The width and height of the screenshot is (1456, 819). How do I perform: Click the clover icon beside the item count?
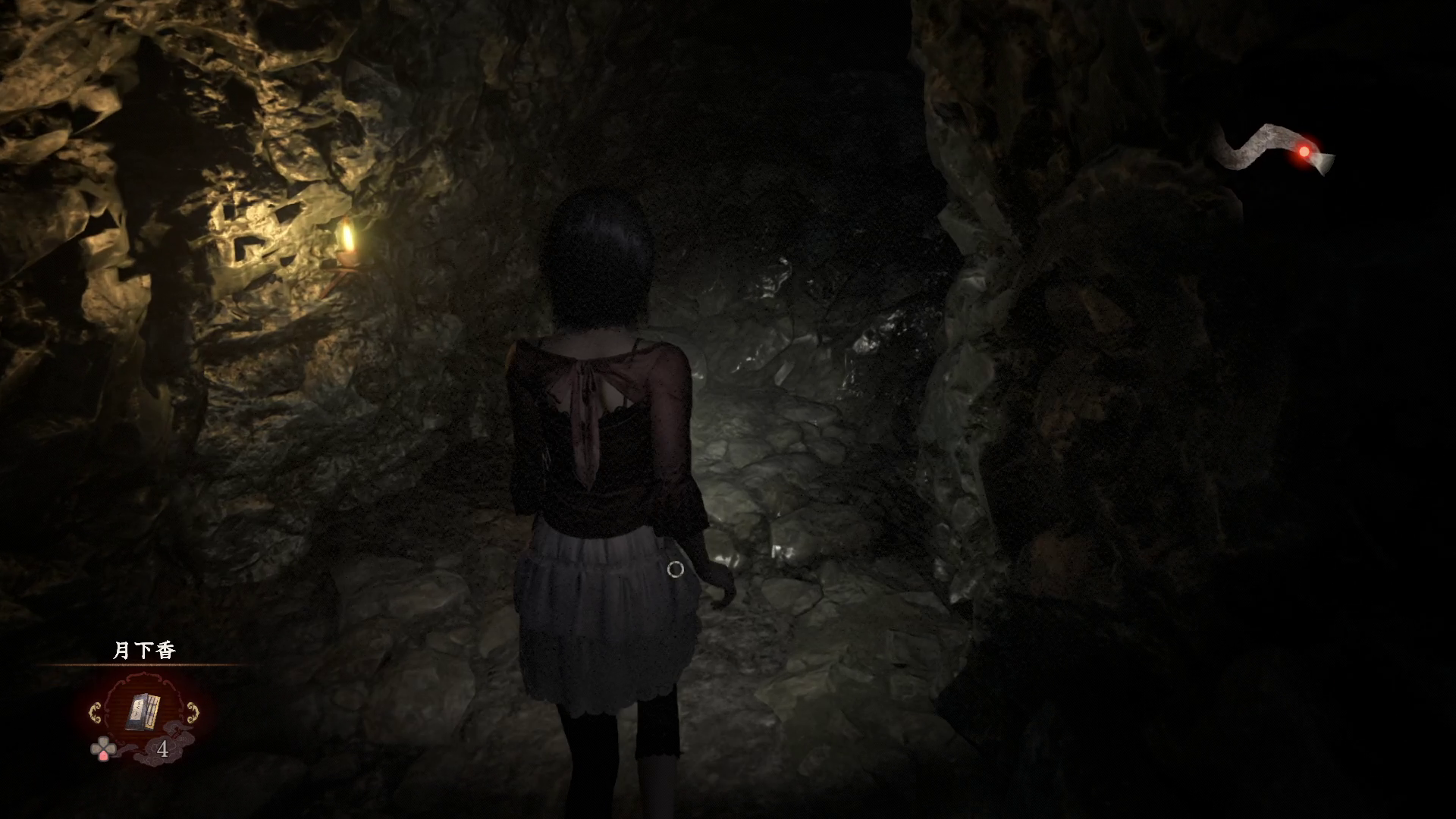pos(102,749)
